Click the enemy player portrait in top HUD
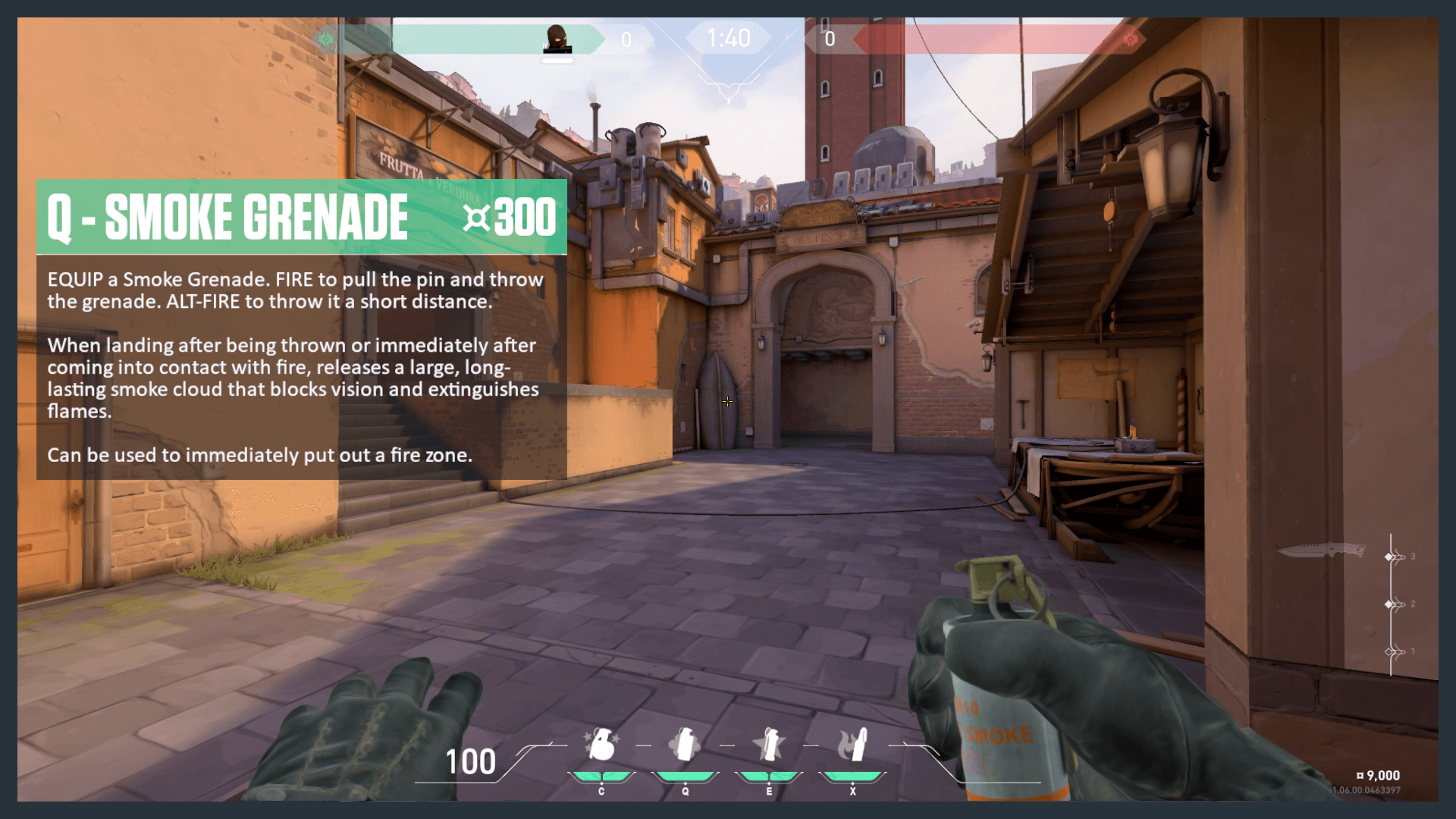This screenshot has width=1456, height=819. coord(557,39)
